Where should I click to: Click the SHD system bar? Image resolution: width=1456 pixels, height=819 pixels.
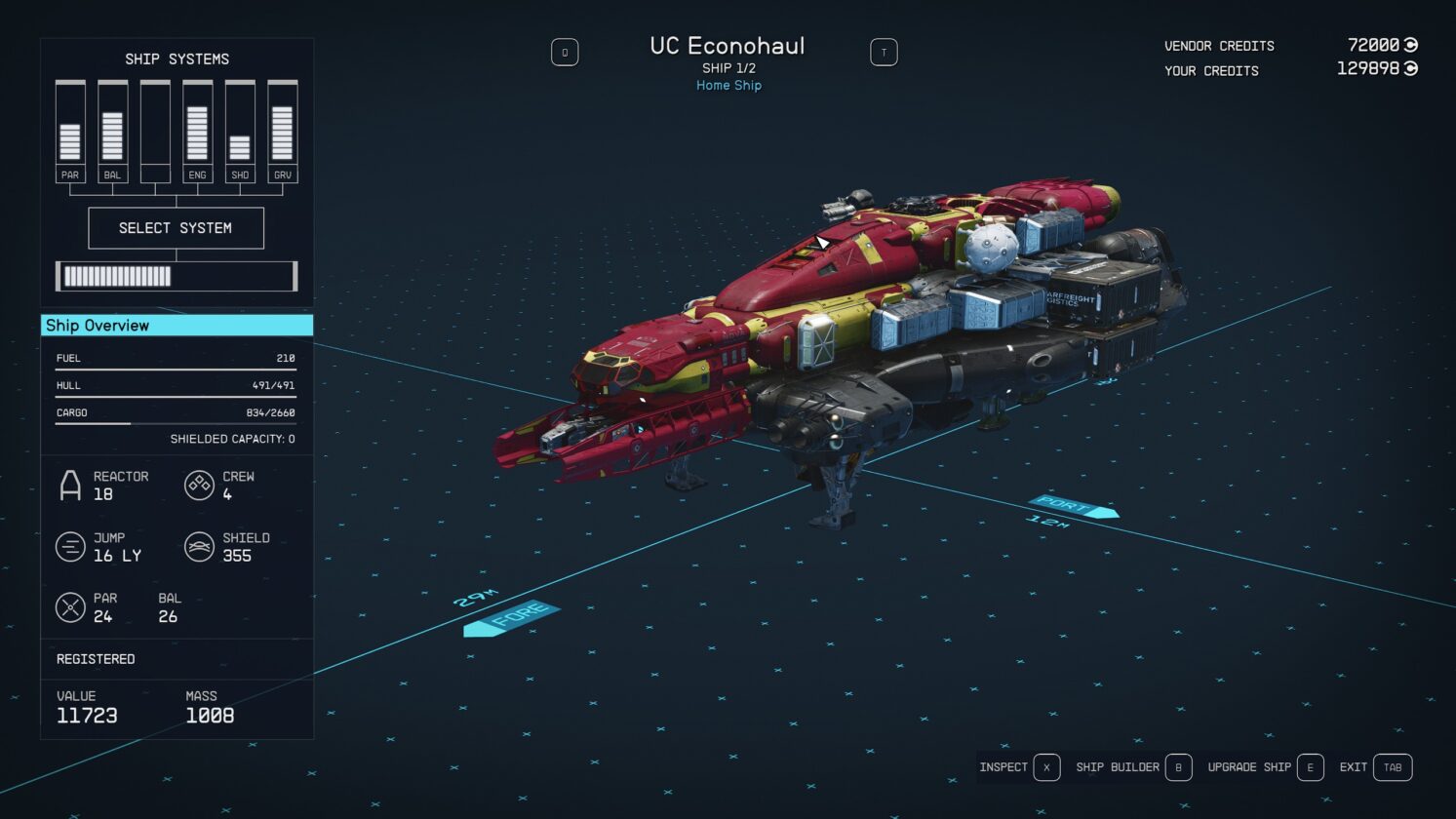tap(239, 127)
